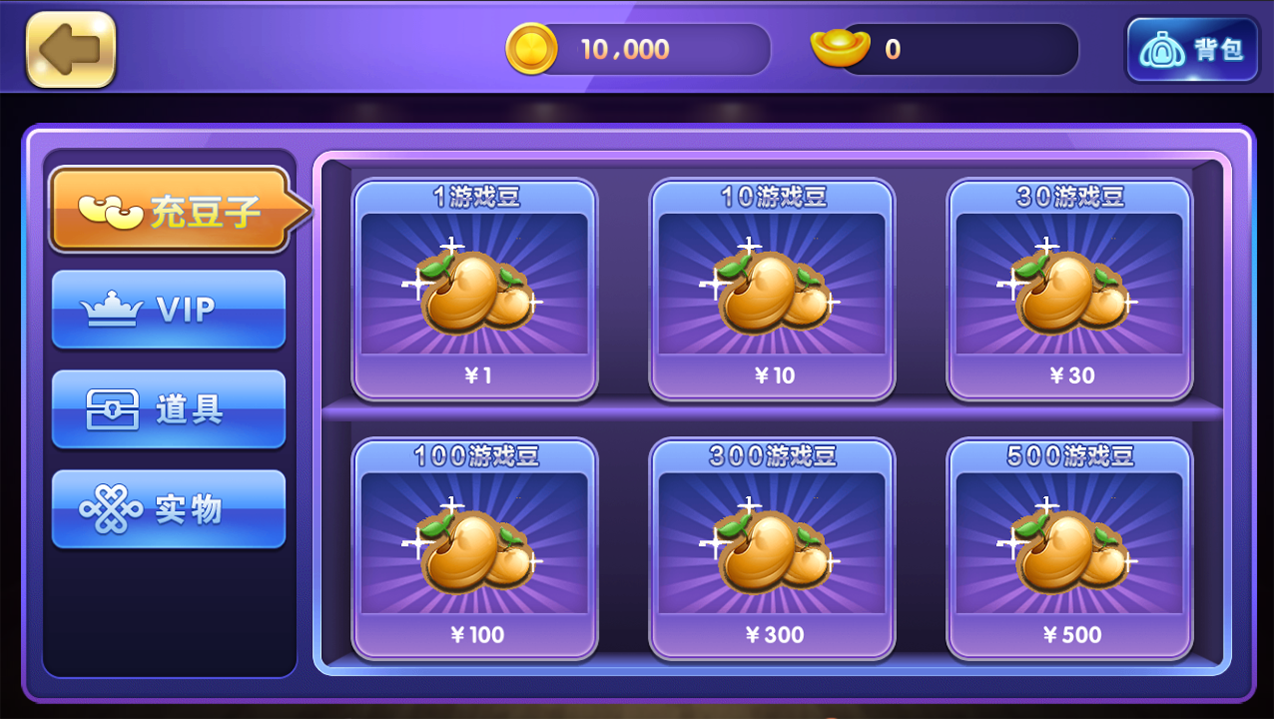Buy the 500游戏豆 bean pack
1274x719 pixels.
point(1070,548)
